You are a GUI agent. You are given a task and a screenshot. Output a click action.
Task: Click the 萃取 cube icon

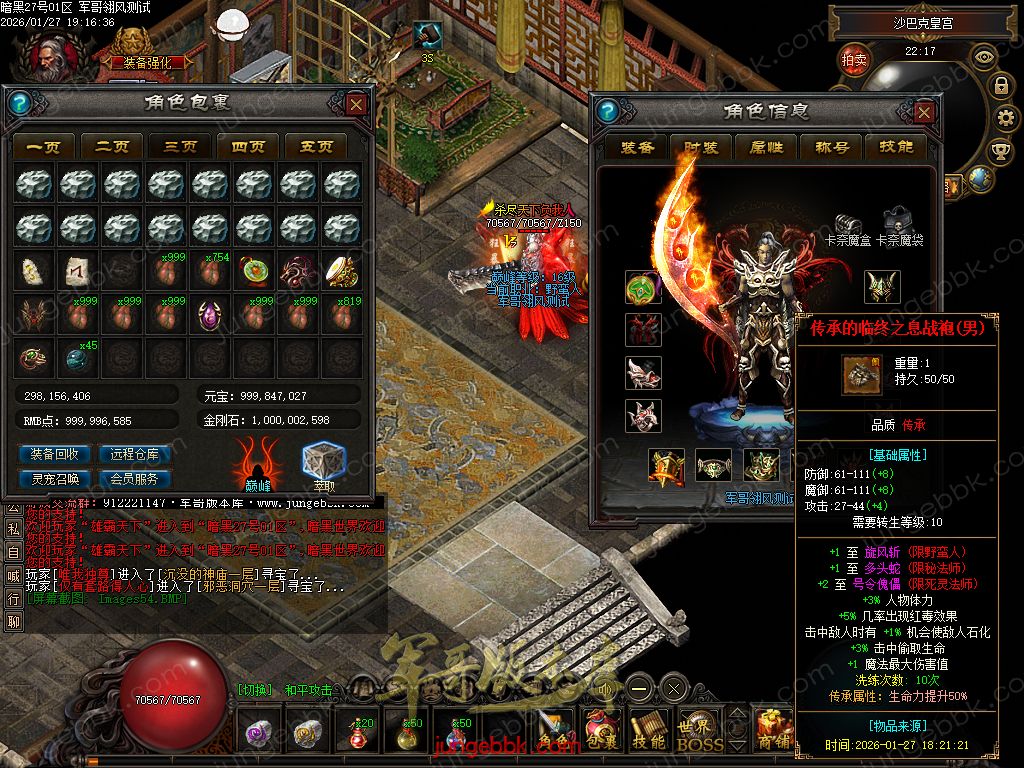pyautogui.click(x=323, y=462)
